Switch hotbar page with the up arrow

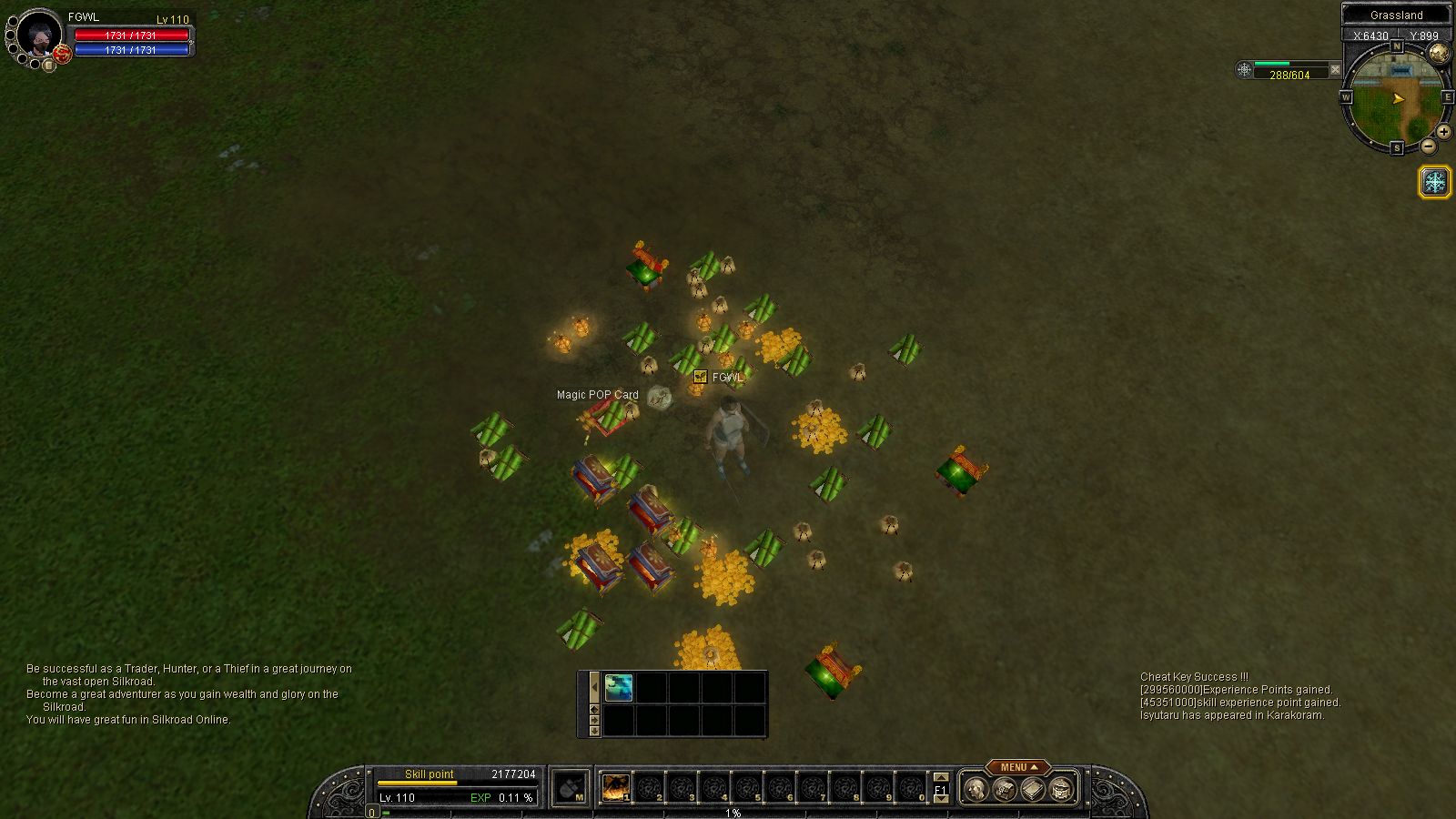(941, 778)
